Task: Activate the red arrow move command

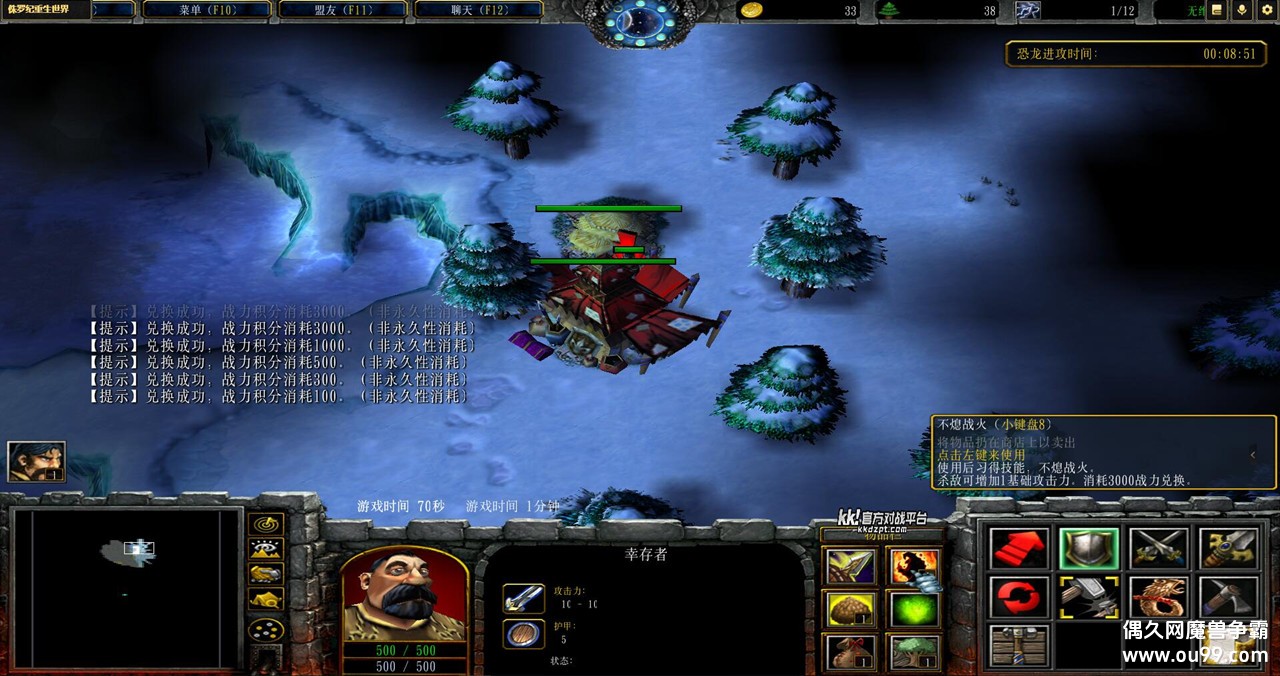Action: pyautogui.click(x=1019, y=548)
